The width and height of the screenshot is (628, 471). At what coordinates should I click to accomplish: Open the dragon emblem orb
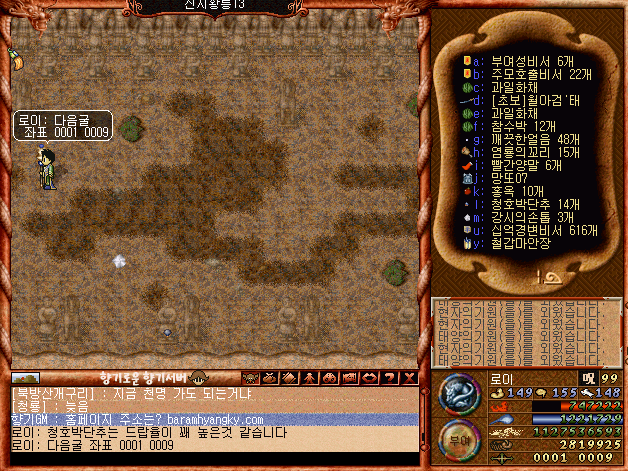point(457,391)
